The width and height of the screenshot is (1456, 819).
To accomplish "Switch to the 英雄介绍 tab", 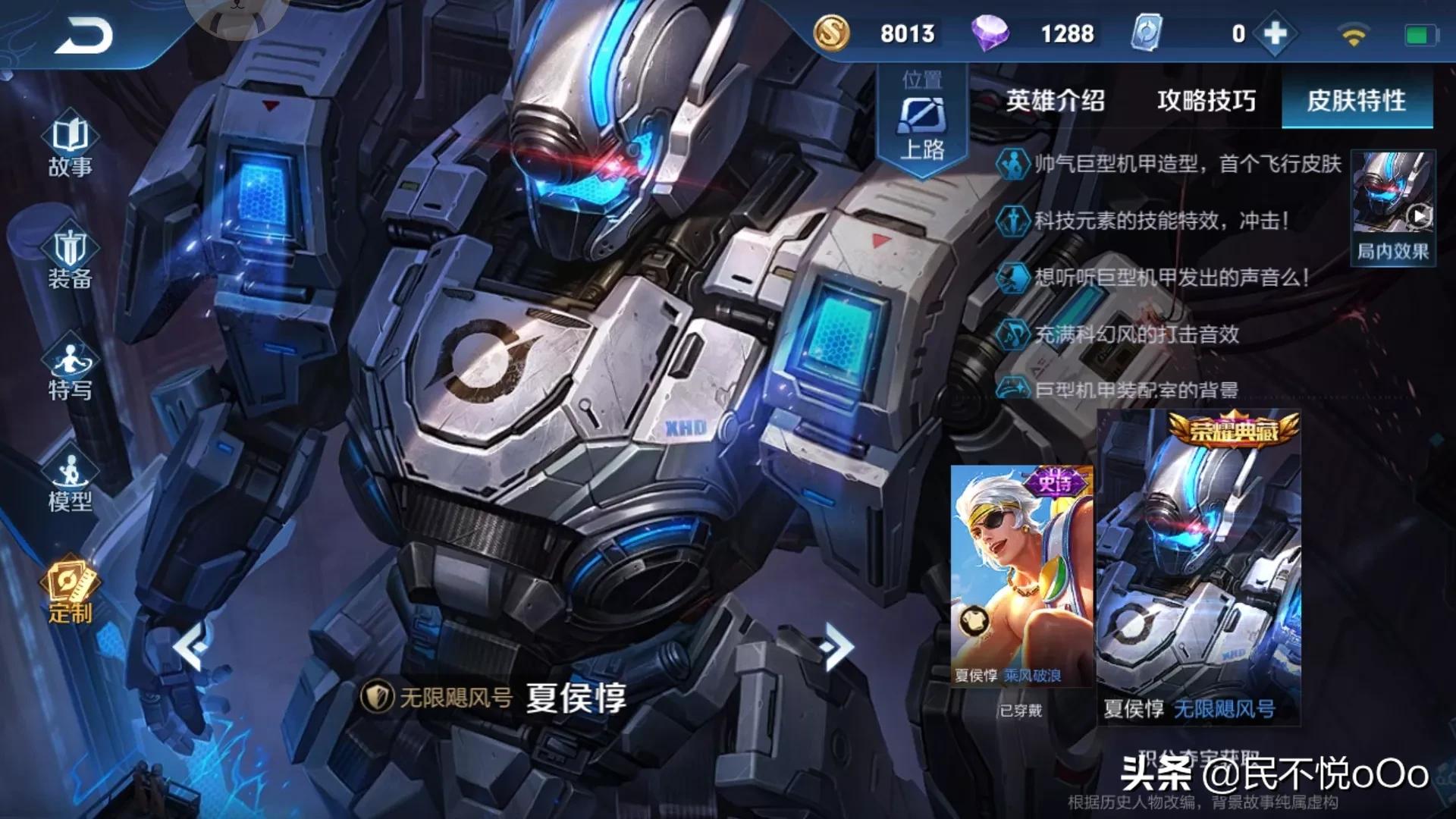I will pyautogui.click(x=1055, y=101).
